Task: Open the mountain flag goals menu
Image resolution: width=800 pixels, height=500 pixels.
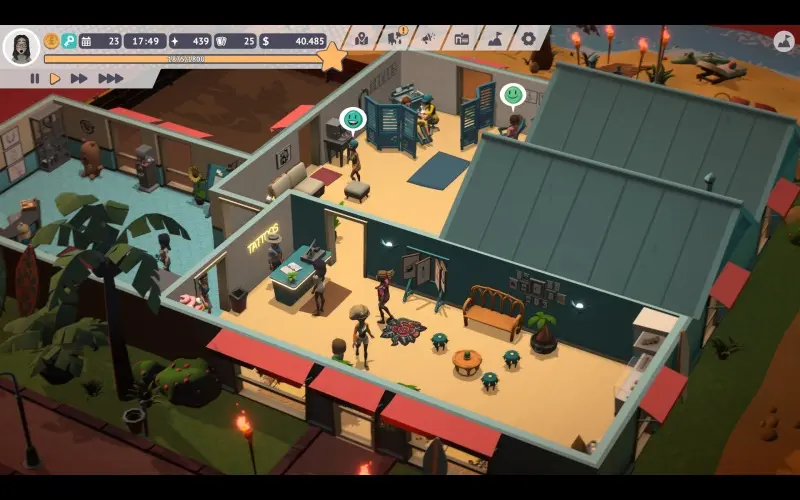Action: coord(495,39)
